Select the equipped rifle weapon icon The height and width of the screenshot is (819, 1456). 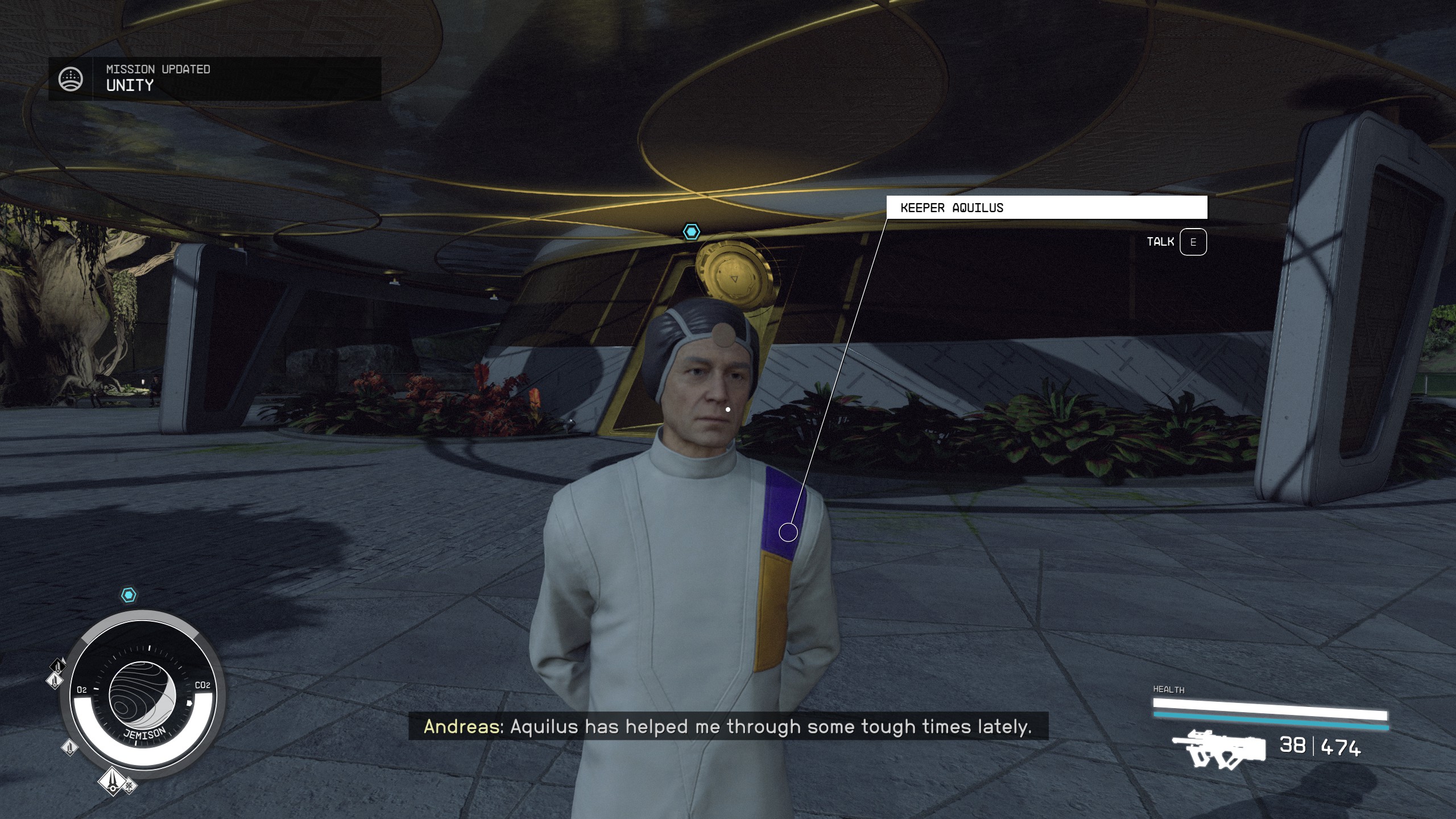click(1219, 750)
